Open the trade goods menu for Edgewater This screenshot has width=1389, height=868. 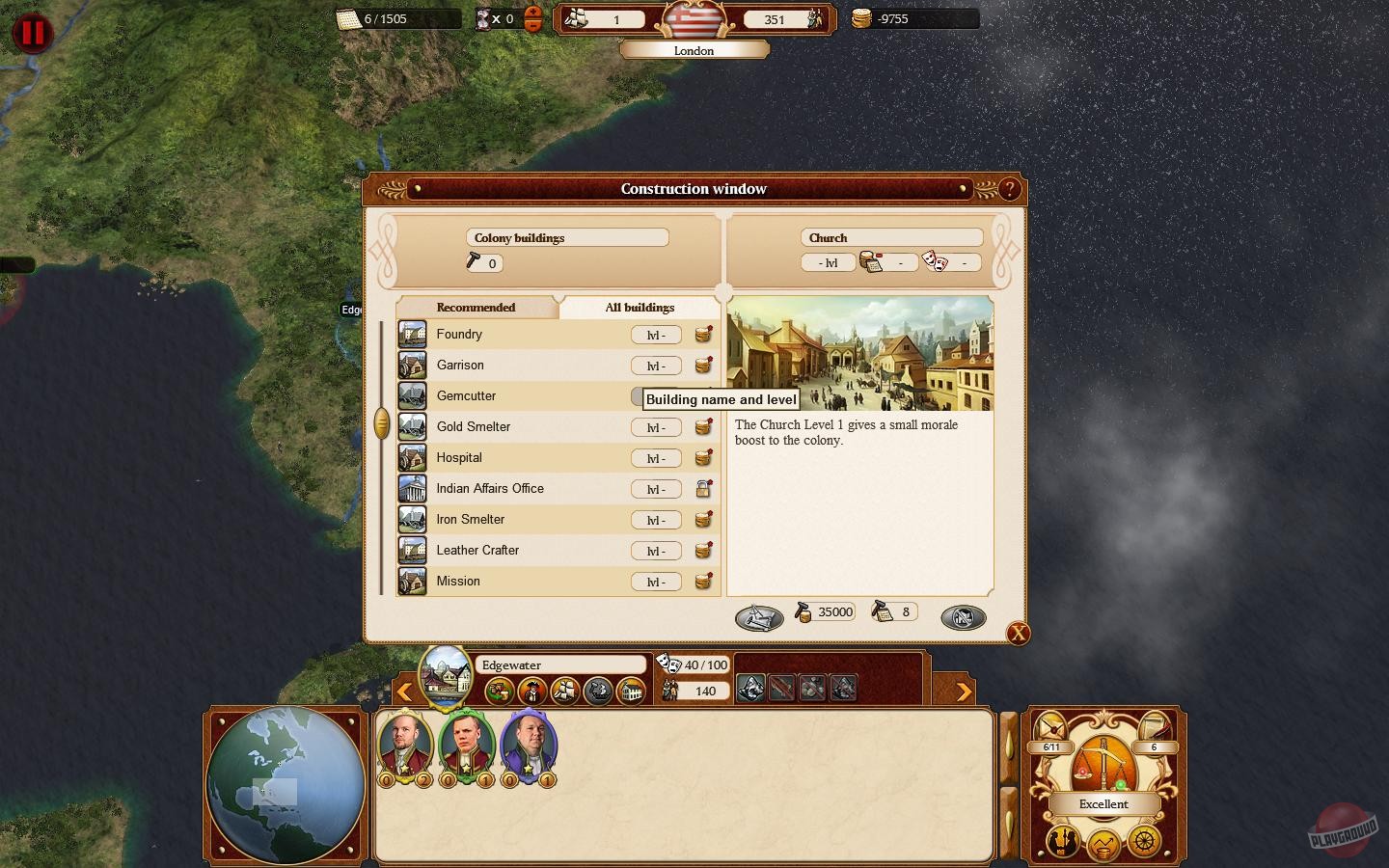(499, 691)
